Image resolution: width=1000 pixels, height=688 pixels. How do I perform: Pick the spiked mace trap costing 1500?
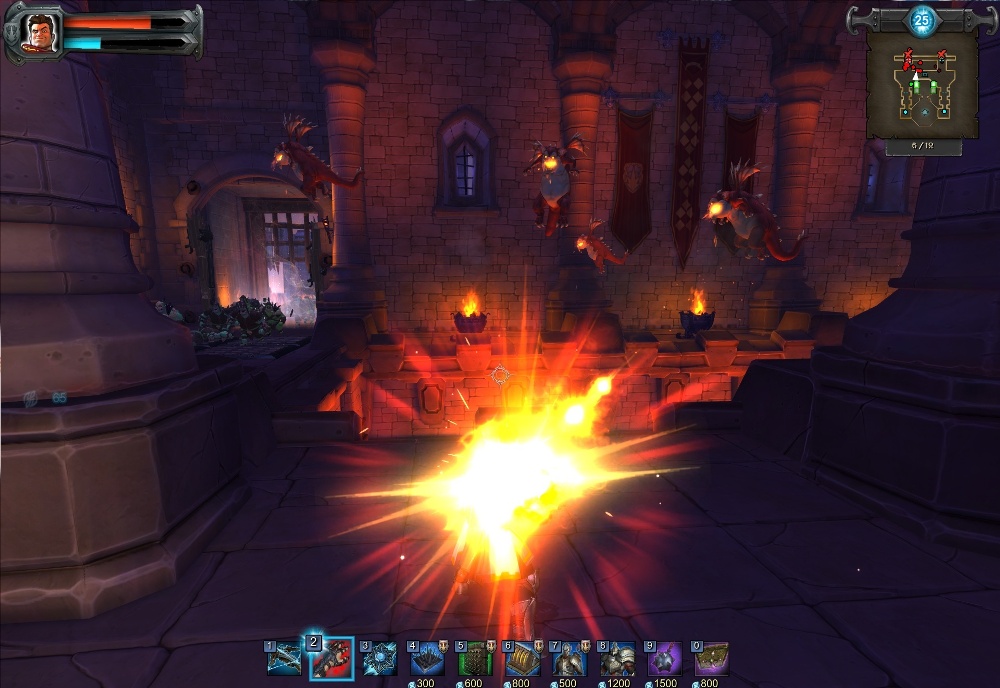664,659
